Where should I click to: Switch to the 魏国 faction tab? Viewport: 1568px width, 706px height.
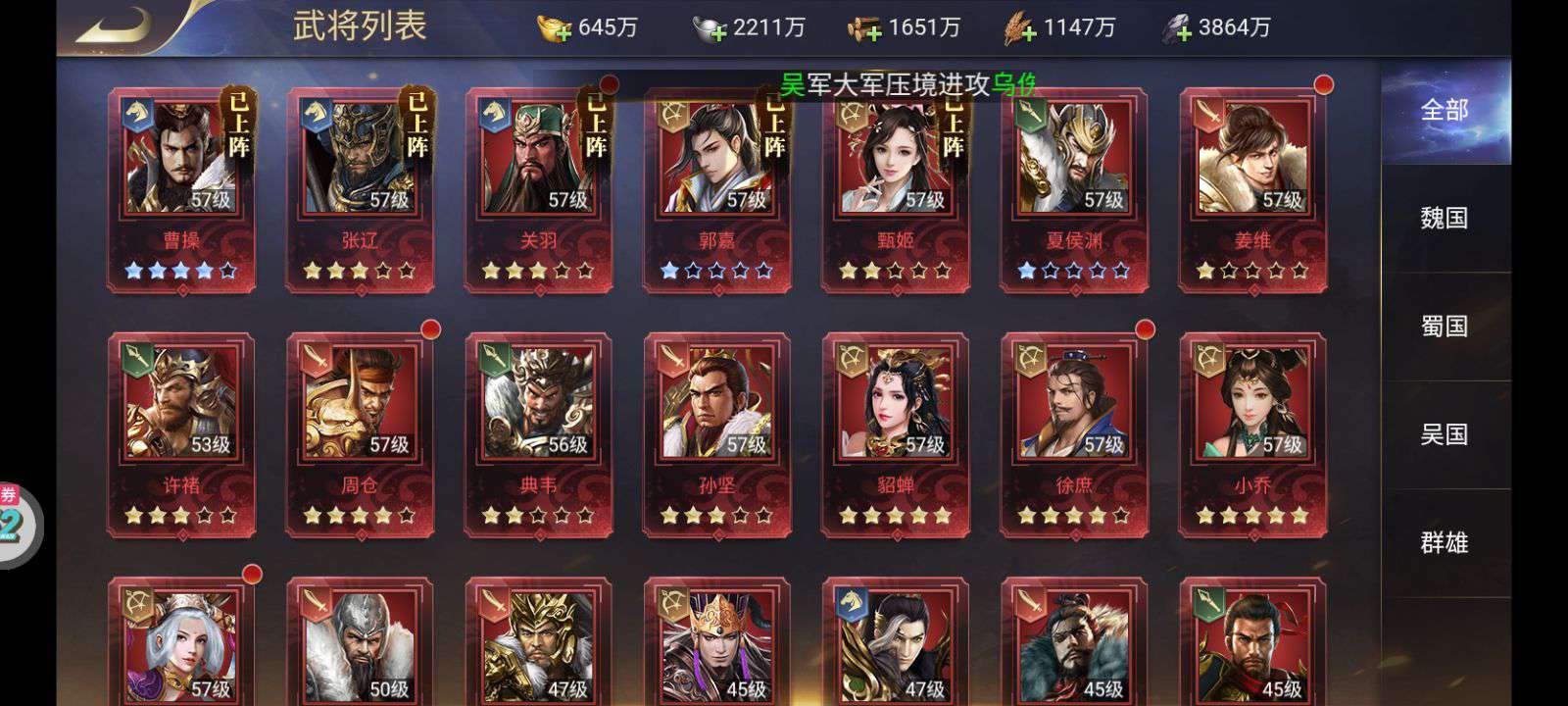(x=1445, y=218)
